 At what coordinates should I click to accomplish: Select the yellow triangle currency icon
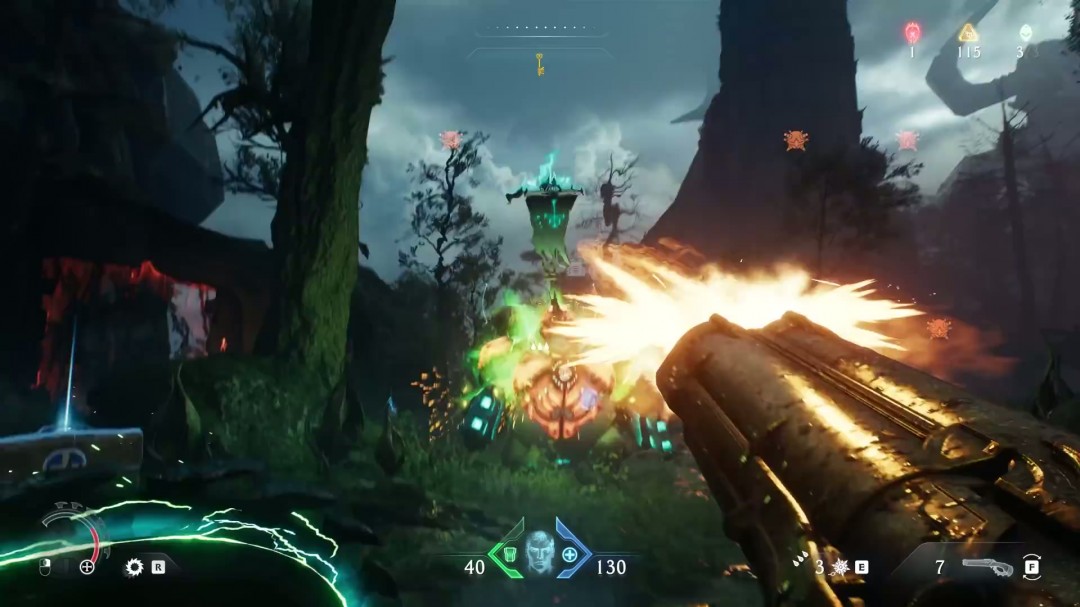(967, 33)
